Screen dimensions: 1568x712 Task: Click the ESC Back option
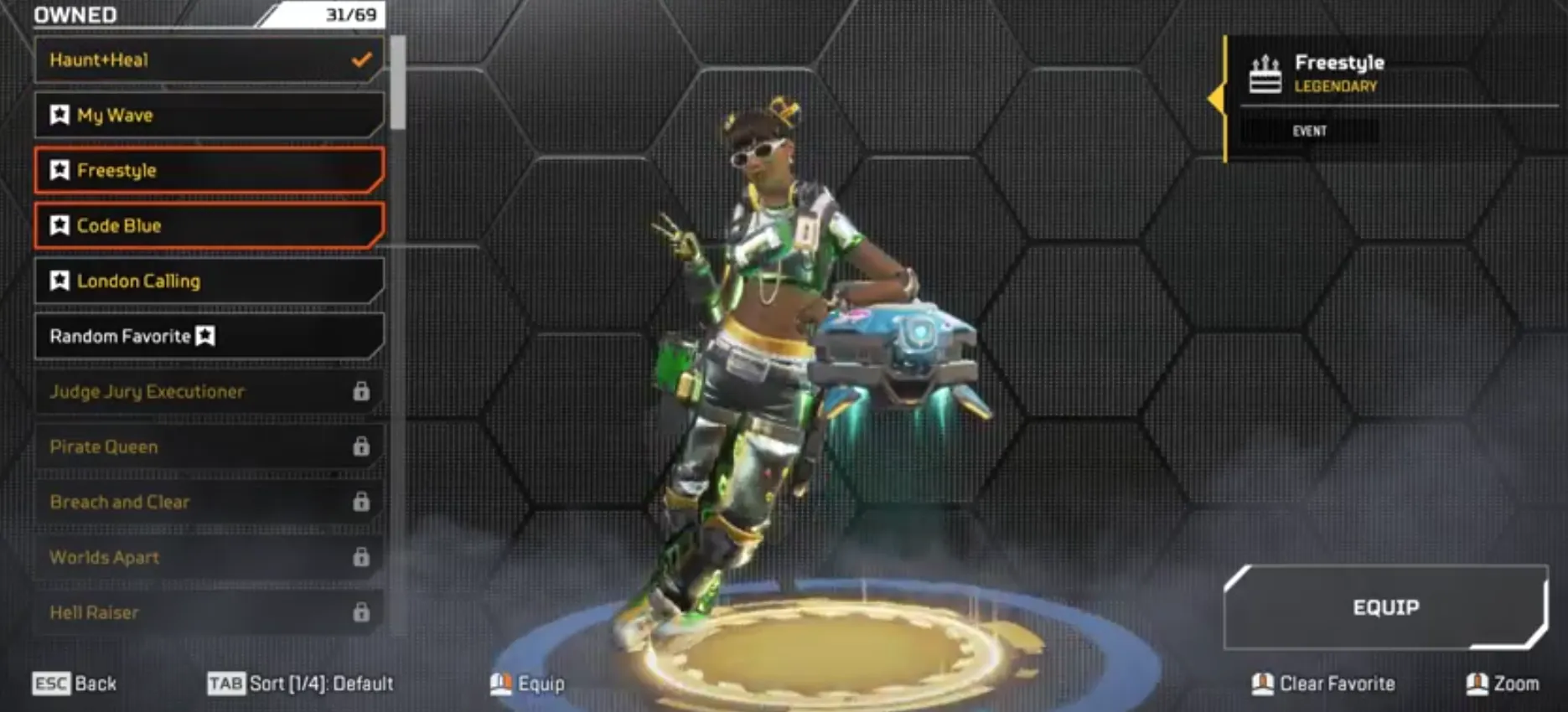[75, 683]
